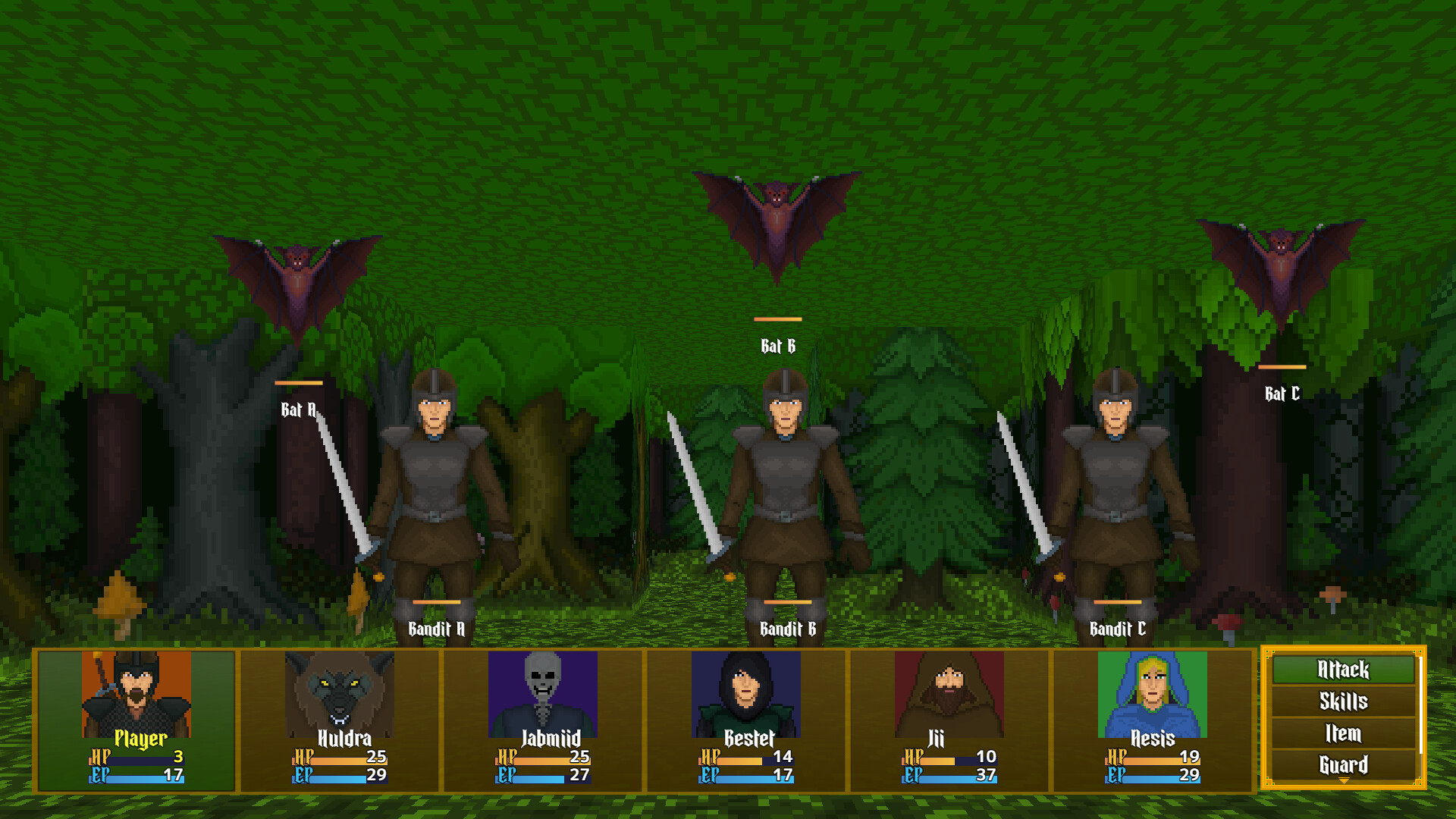
Task: Open the Item menu
Action: tap(1343, 734)
